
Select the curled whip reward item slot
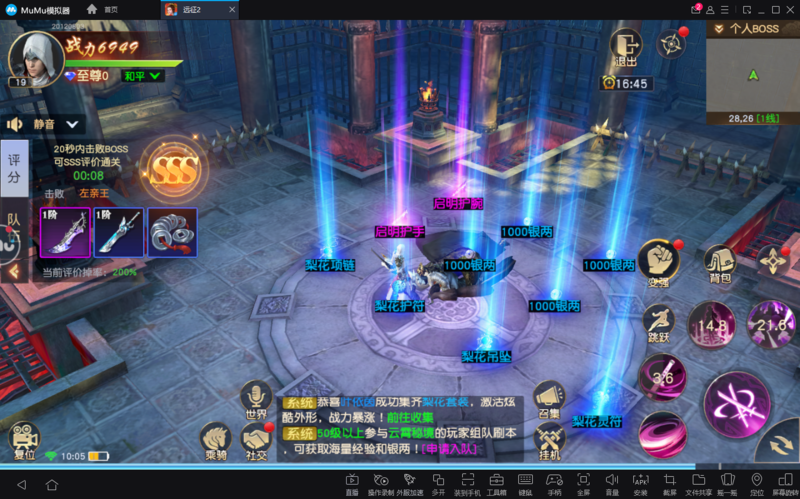point(172,233)
